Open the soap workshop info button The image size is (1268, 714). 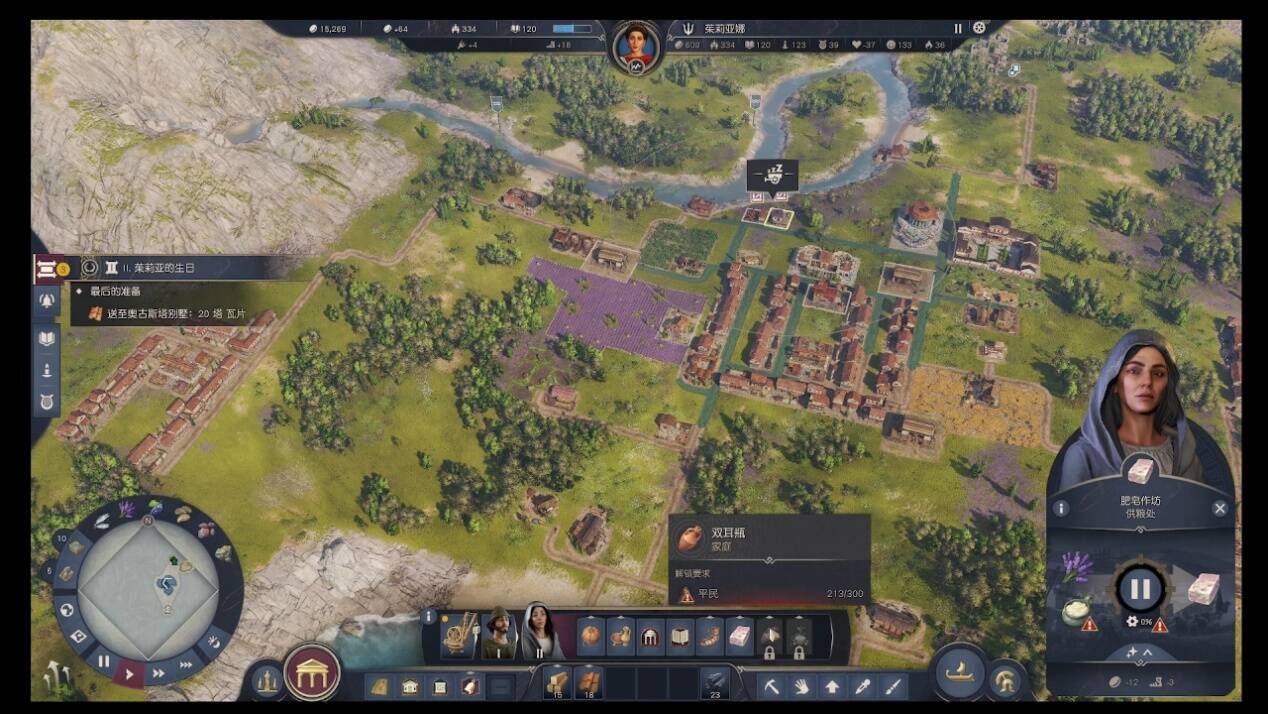pos(1061,508)
